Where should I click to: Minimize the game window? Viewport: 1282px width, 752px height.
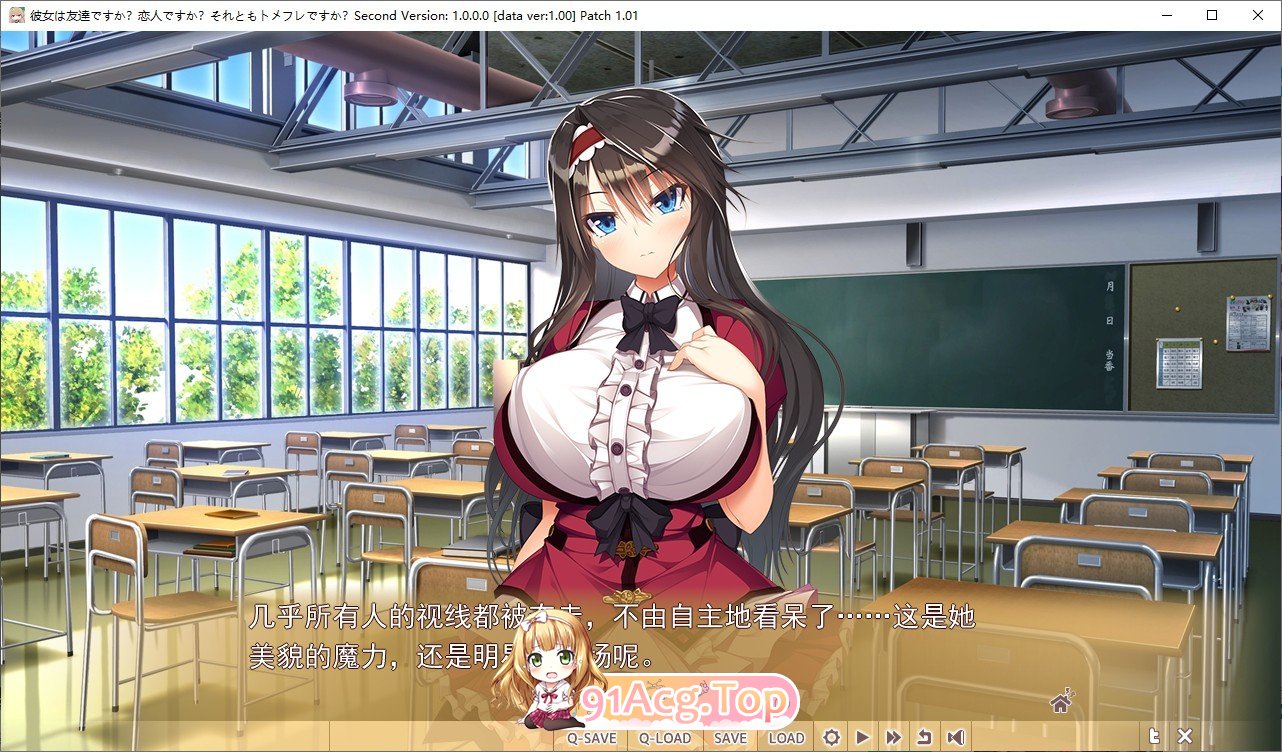[1165, 15]
